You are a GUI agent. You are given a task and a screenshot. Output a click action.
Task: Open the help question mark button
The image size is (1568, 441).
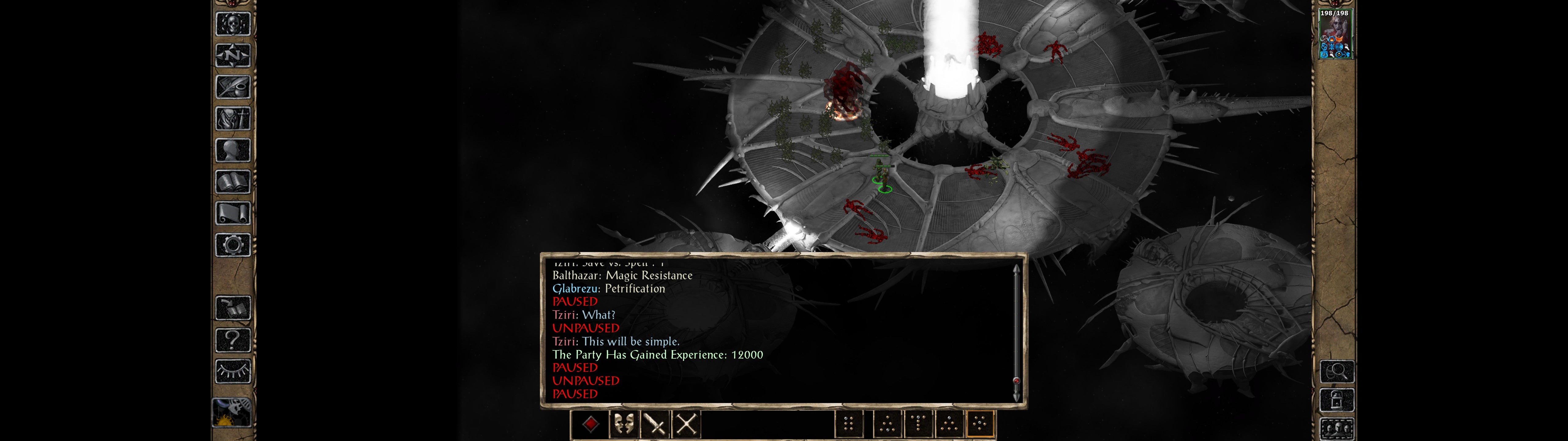coord(232,339)
